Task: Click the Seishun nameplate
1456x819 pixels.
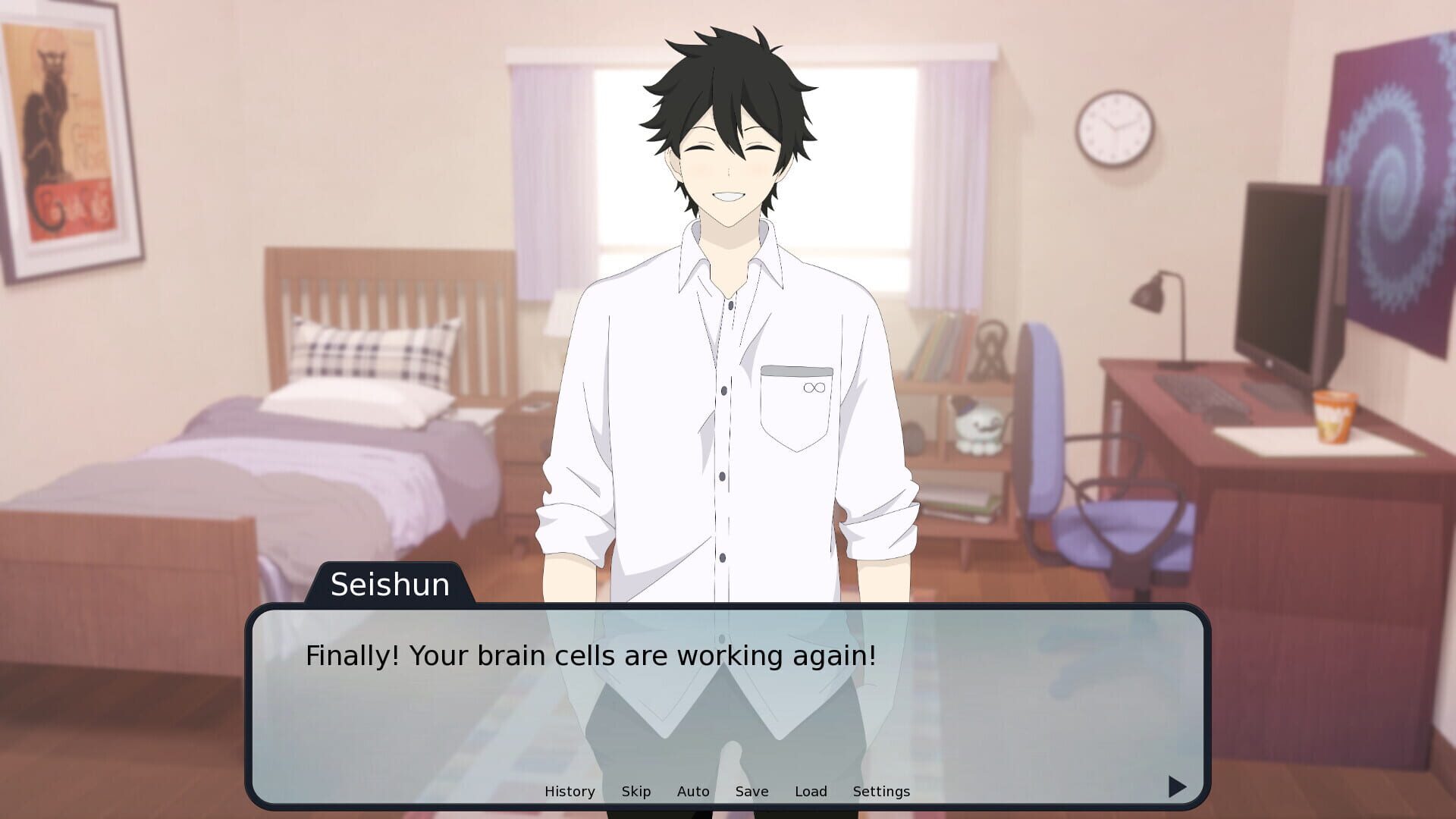Action: click(x=391, y=585)
